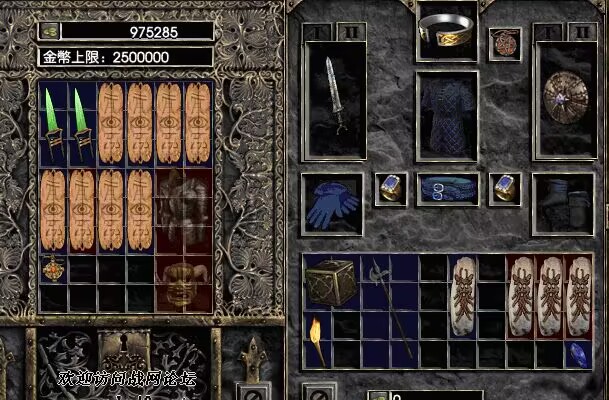Pick up the amulet in the stash
Image resolution: width=609 pixels, height=400 pixels.
(53, 268)
